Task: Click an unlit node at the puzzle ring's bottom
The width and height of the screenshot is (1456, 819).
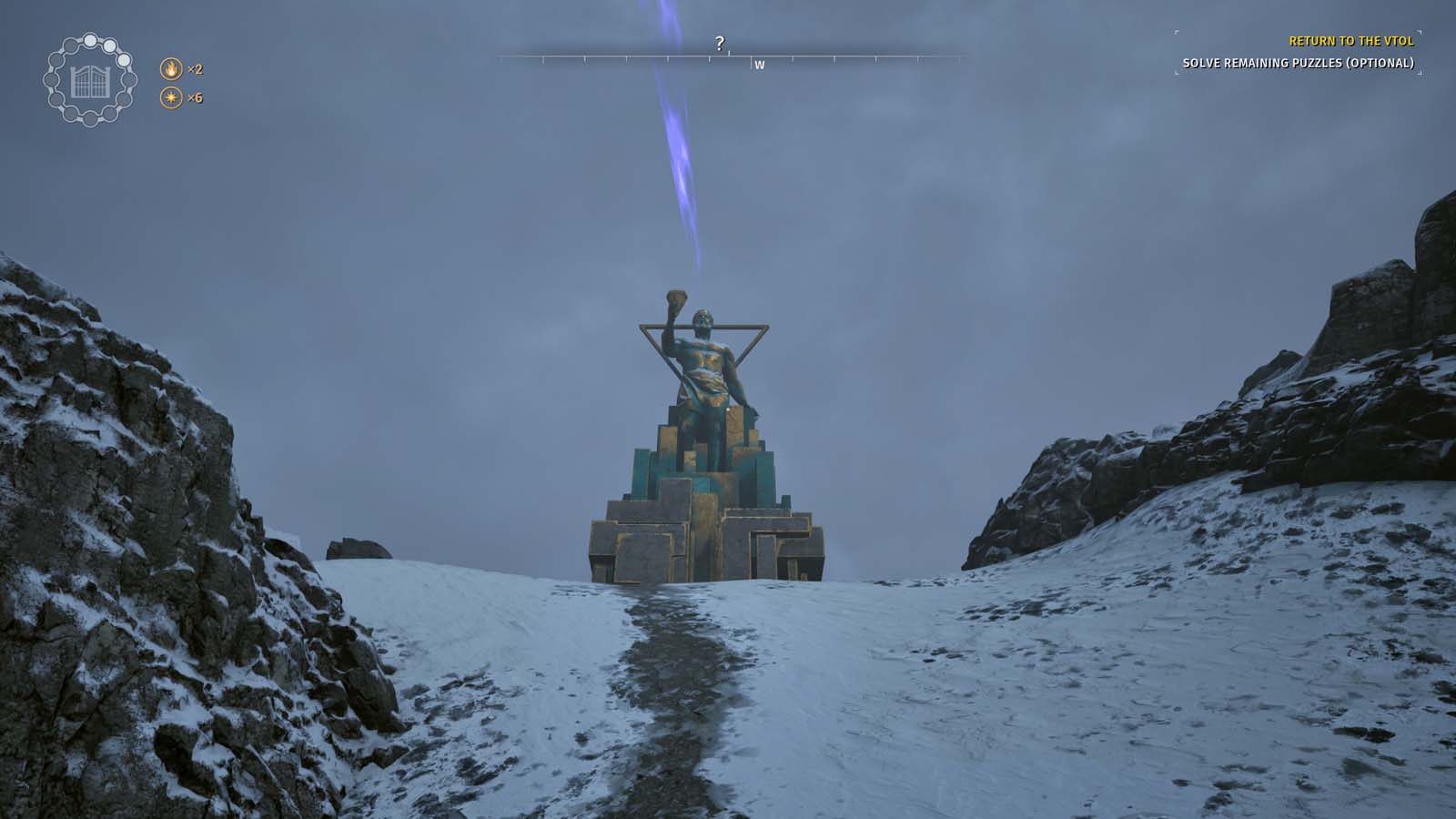Action: tap(90, 118)
